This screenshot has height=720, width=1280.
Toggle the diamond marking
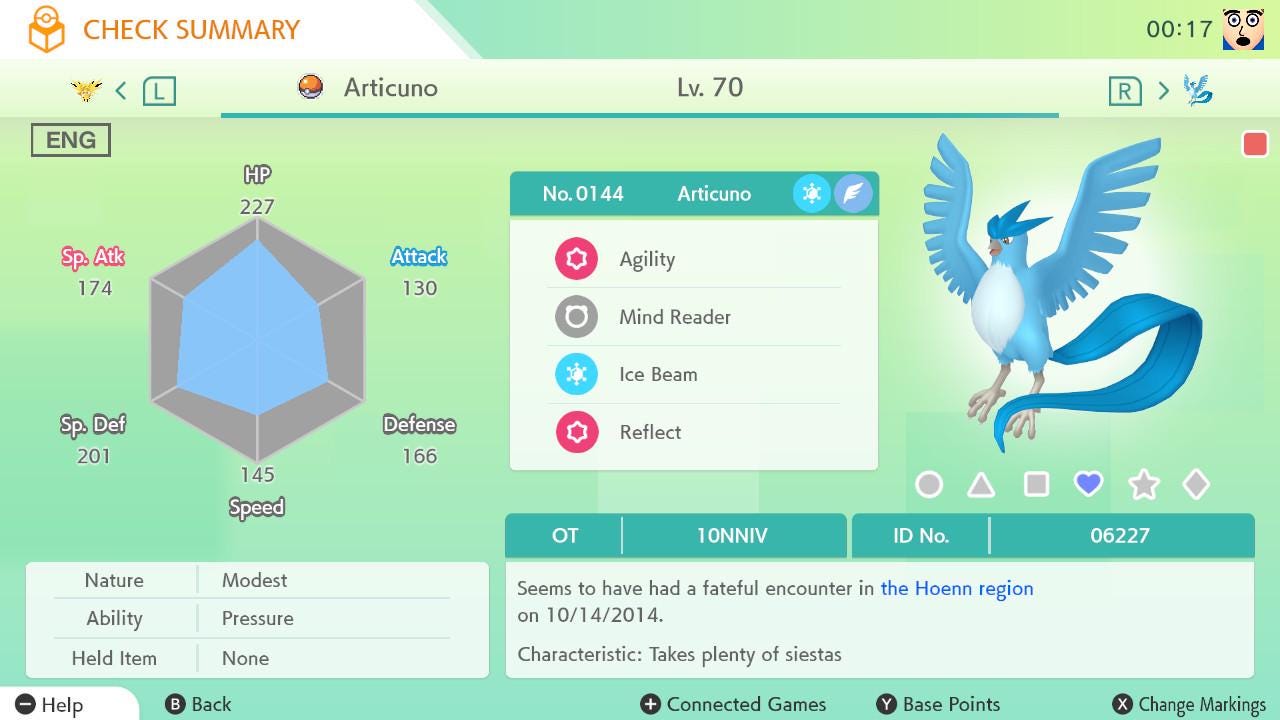tap(1196, 485)
